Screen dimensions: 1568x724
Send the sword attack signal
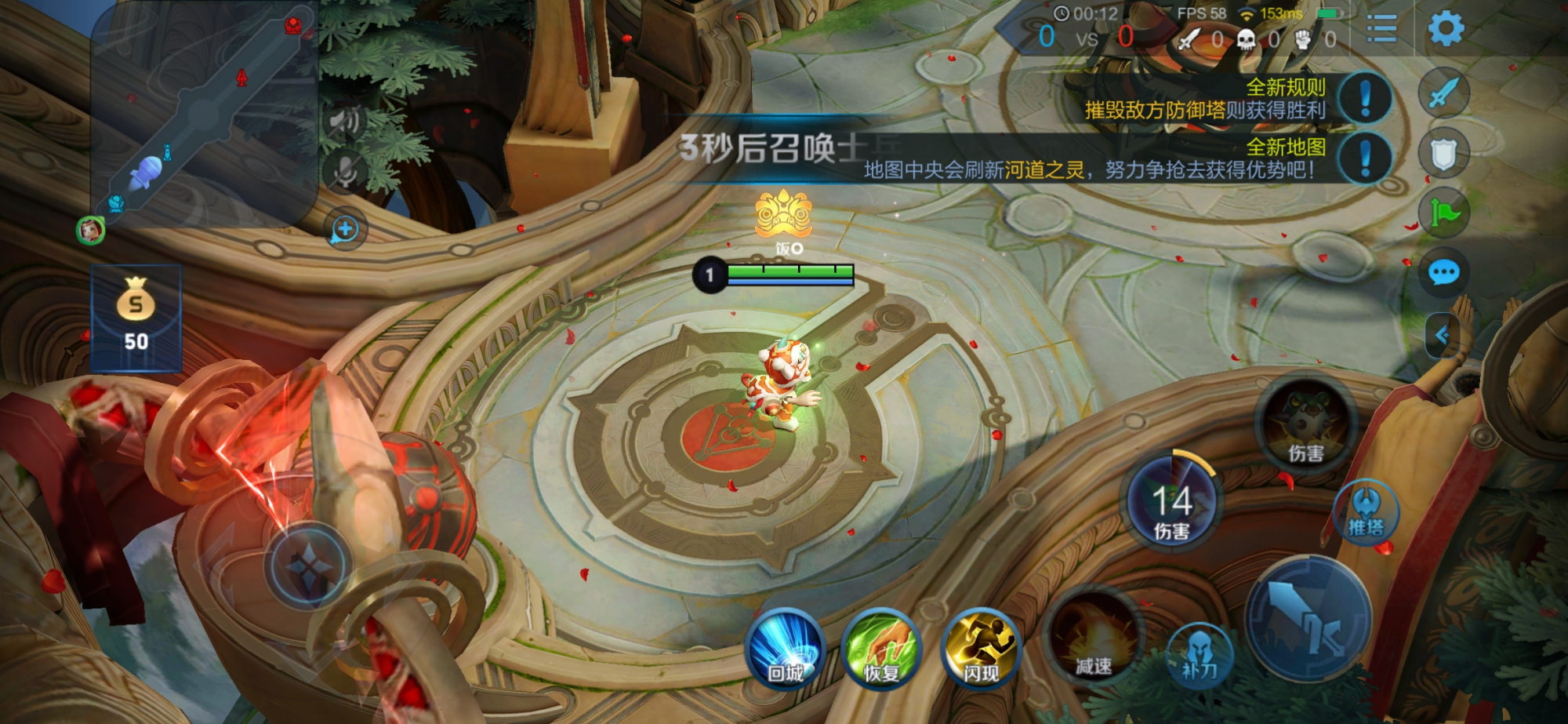pyautogui.click(x=1443, y=93)
